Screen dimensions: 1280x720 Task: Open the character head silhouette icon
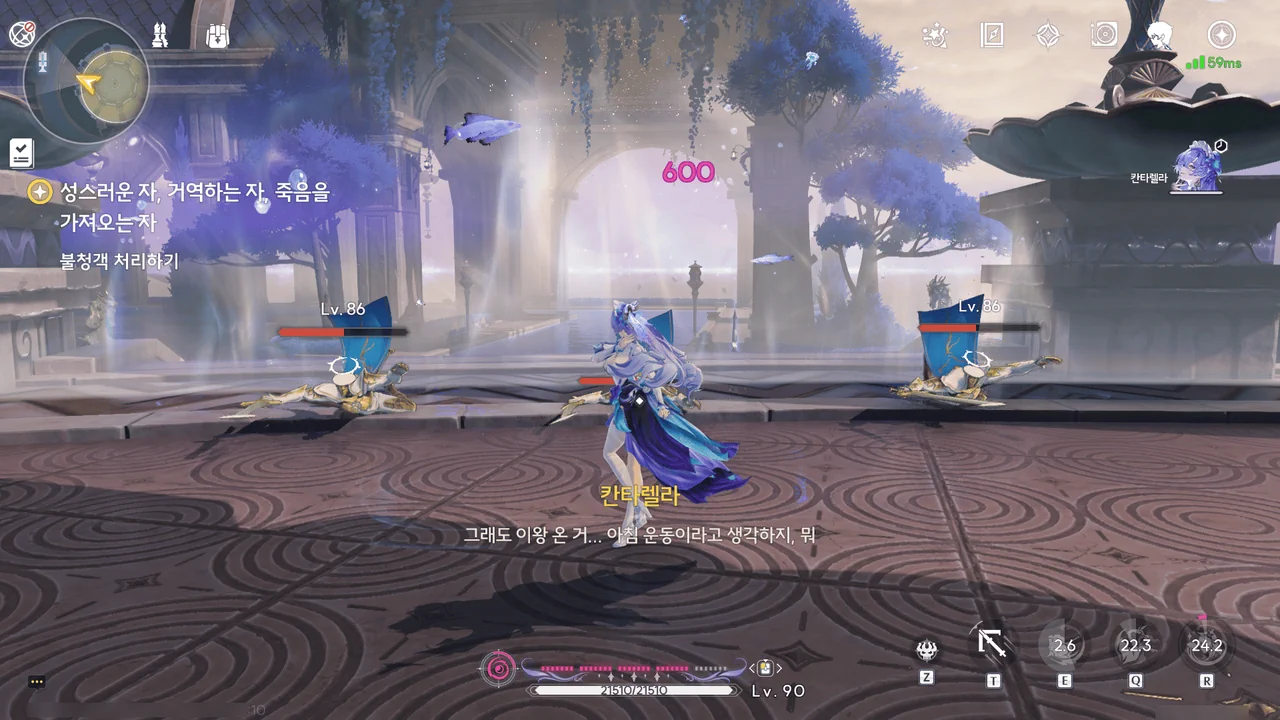point(1160,36)
